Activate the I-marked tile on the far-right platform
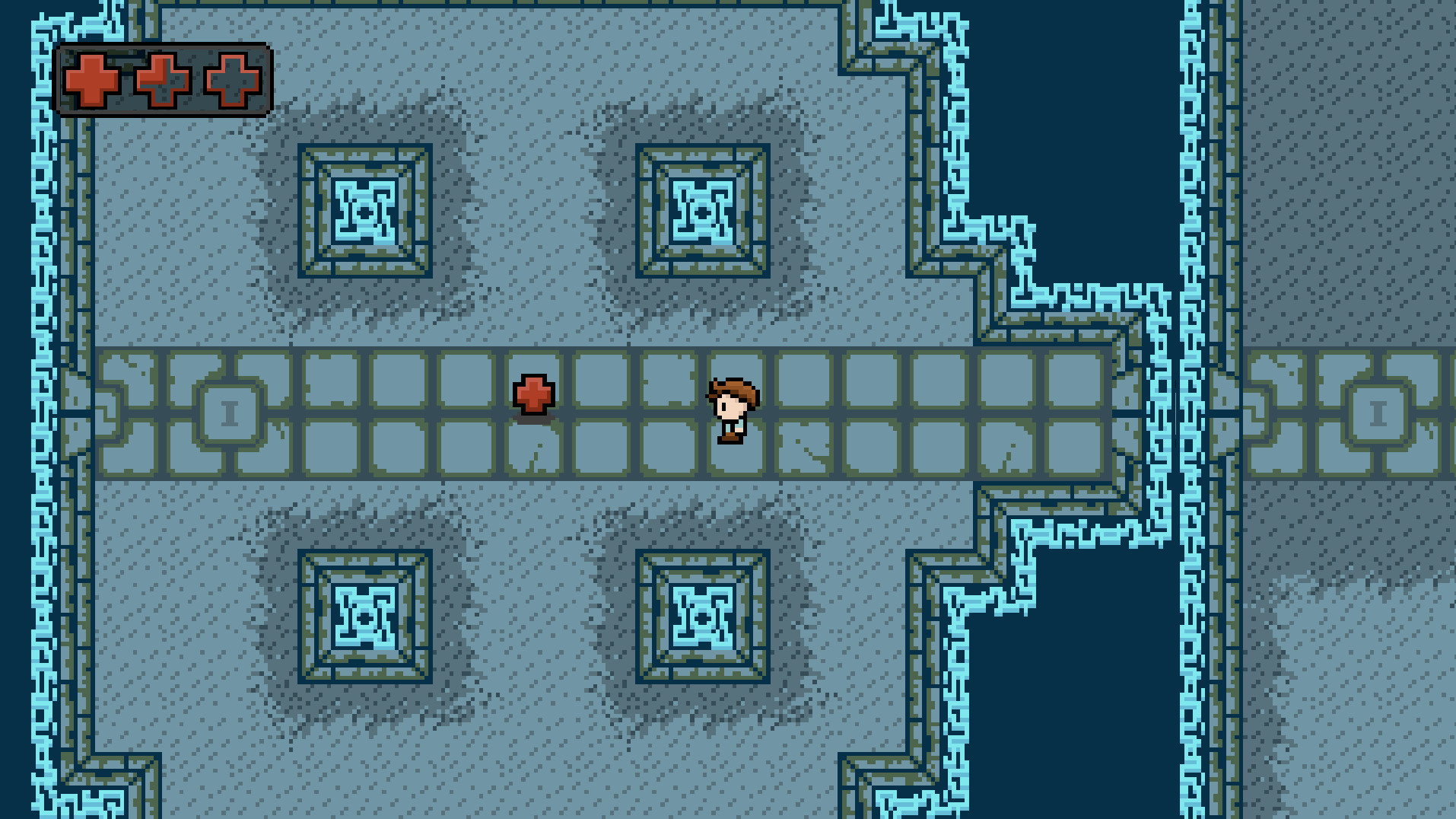The height and width of the screenshot is (819, 1456). pyautogui.click(x=1380, y=411)
